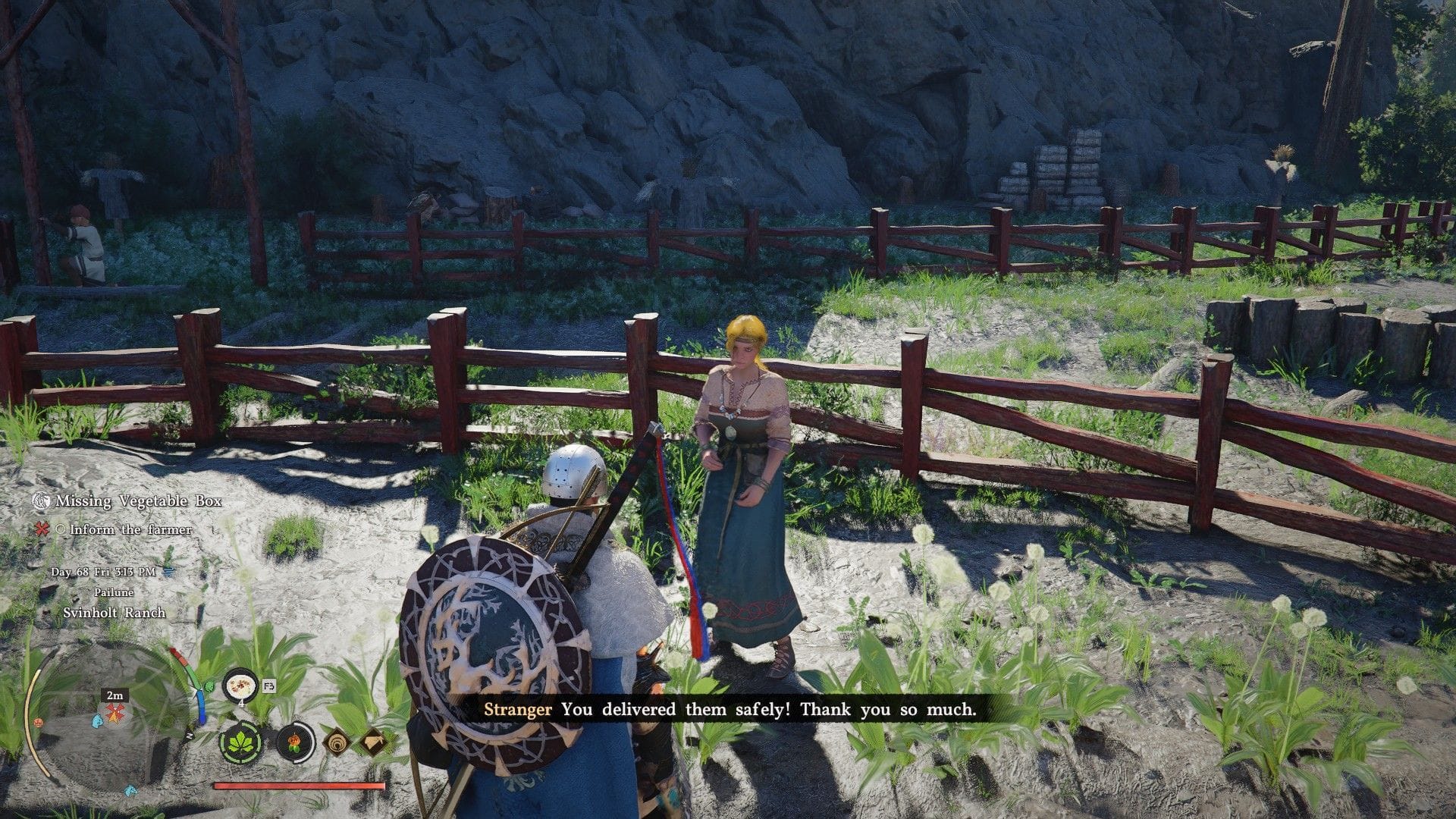This screenshot has height=819, width=1456.
Task: Select the blue player arrow on the minimap
Action: (97, 720)
